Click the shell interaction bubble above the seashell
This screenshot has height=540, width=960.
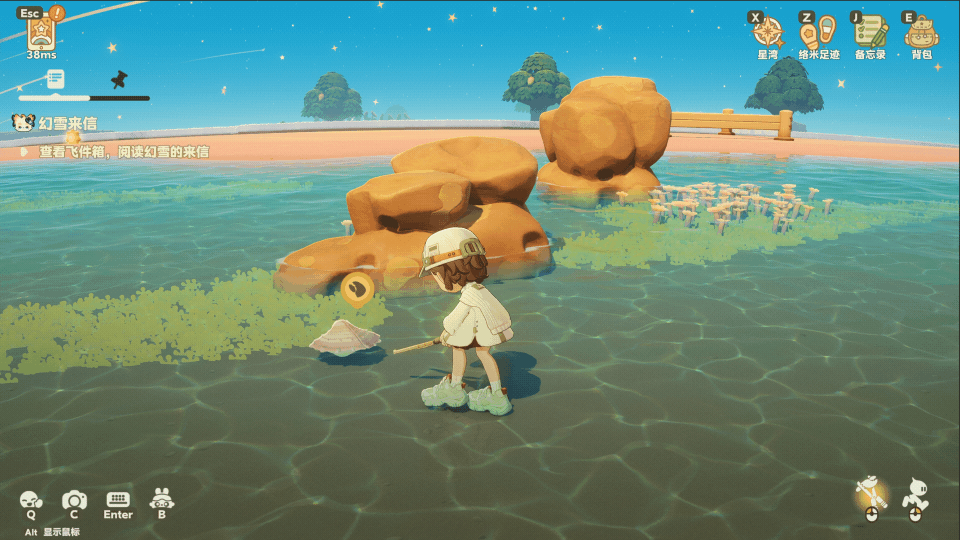(x=357, y=289)
